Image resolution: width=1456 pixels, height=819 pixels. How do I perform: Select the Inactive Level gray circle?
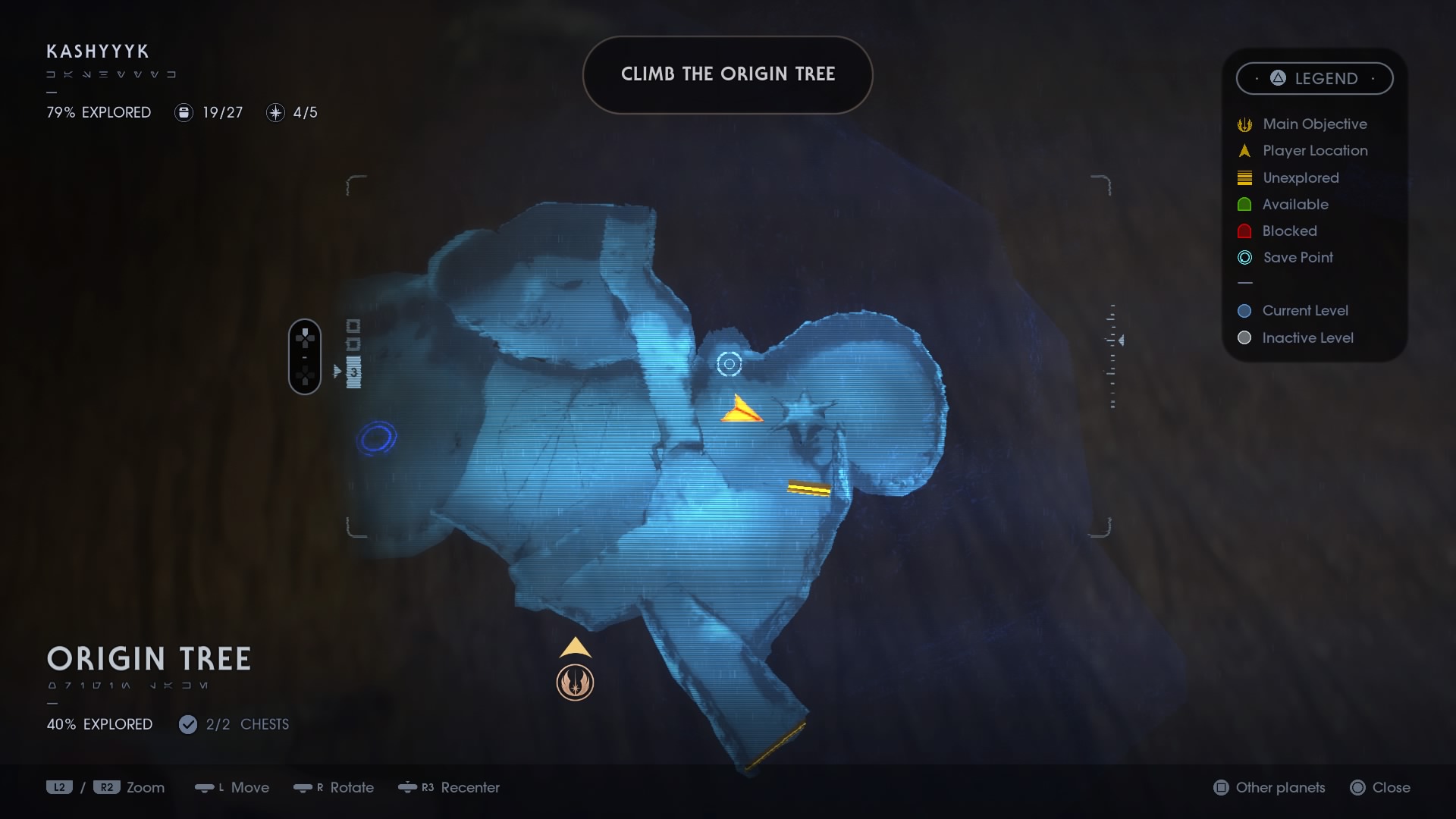1244,338
